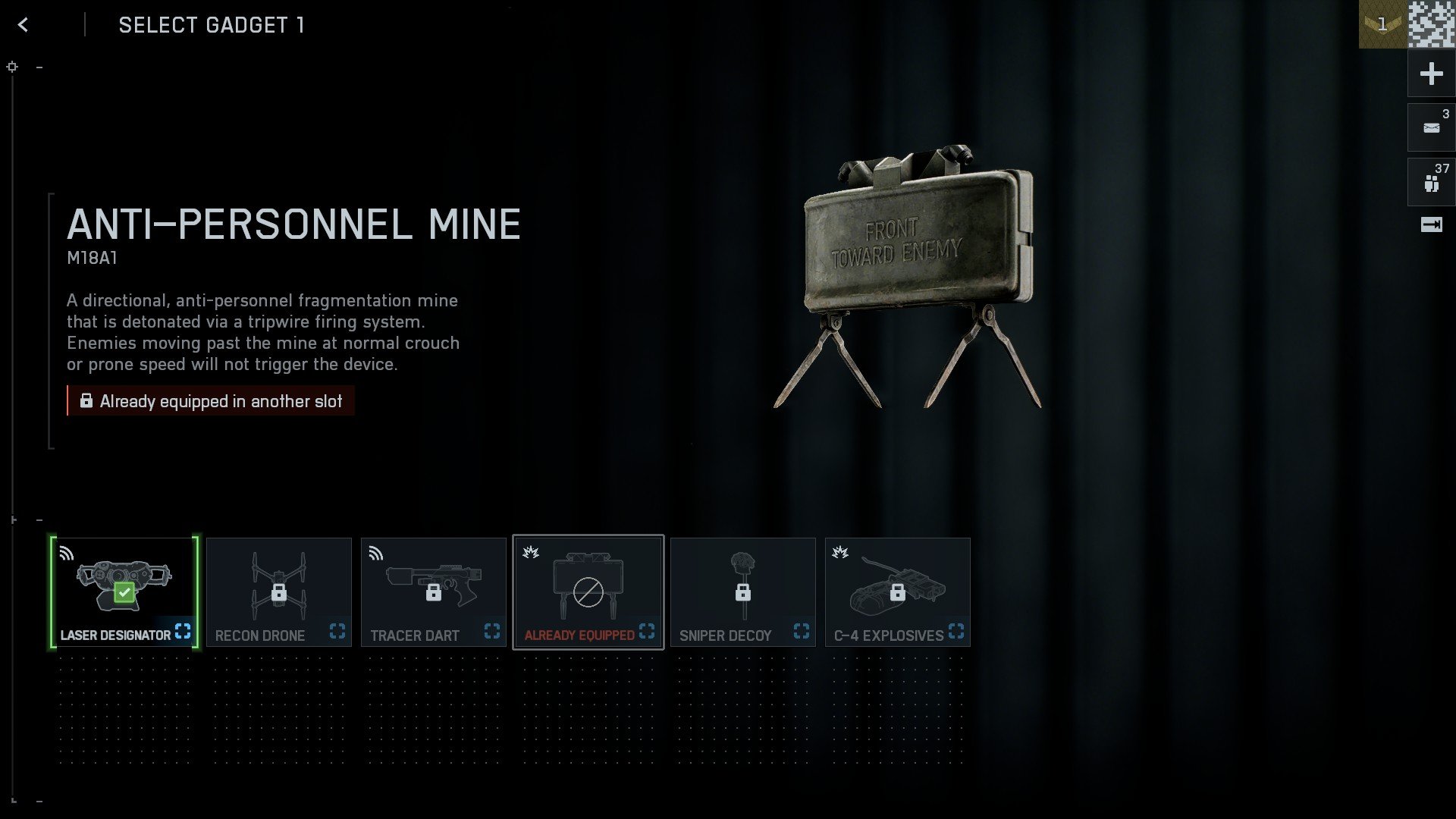
Task: Click the Already Equipped in Another Slot banner
Action: click(x=210, y=401)
